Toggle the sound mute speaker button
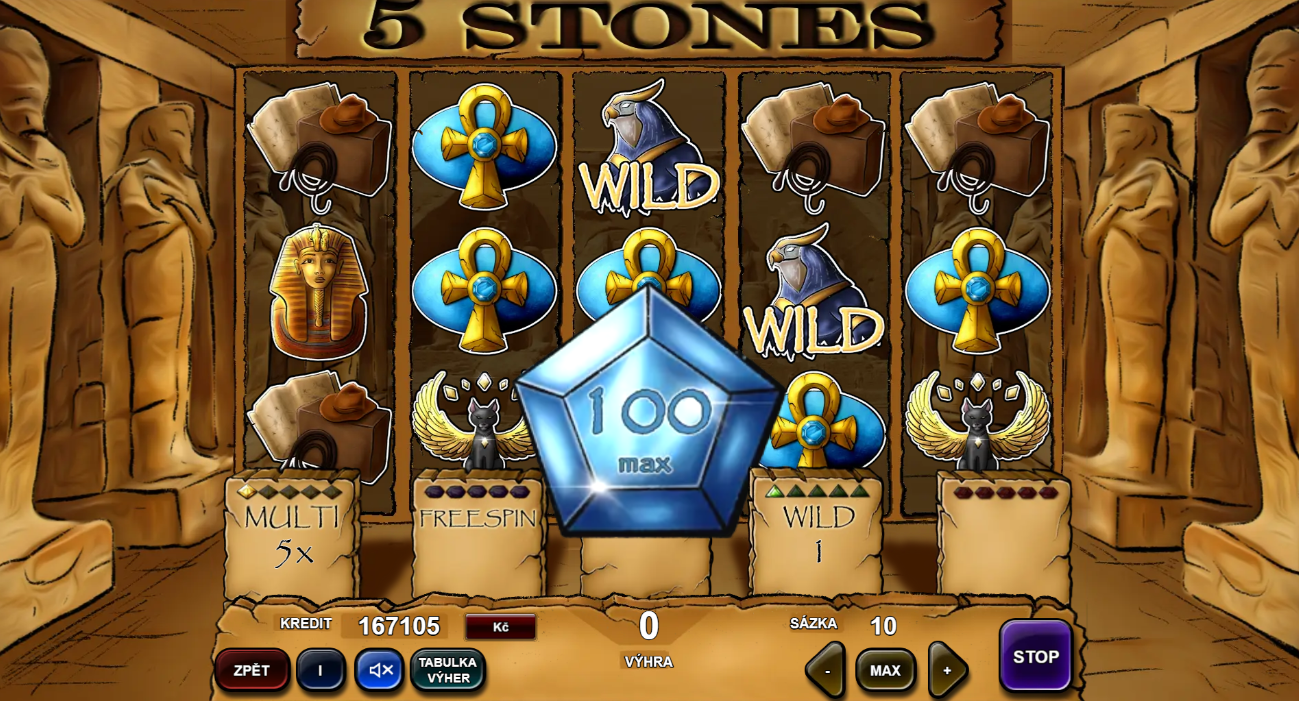This screenshot has width=1299, height=701. [380, 670]
